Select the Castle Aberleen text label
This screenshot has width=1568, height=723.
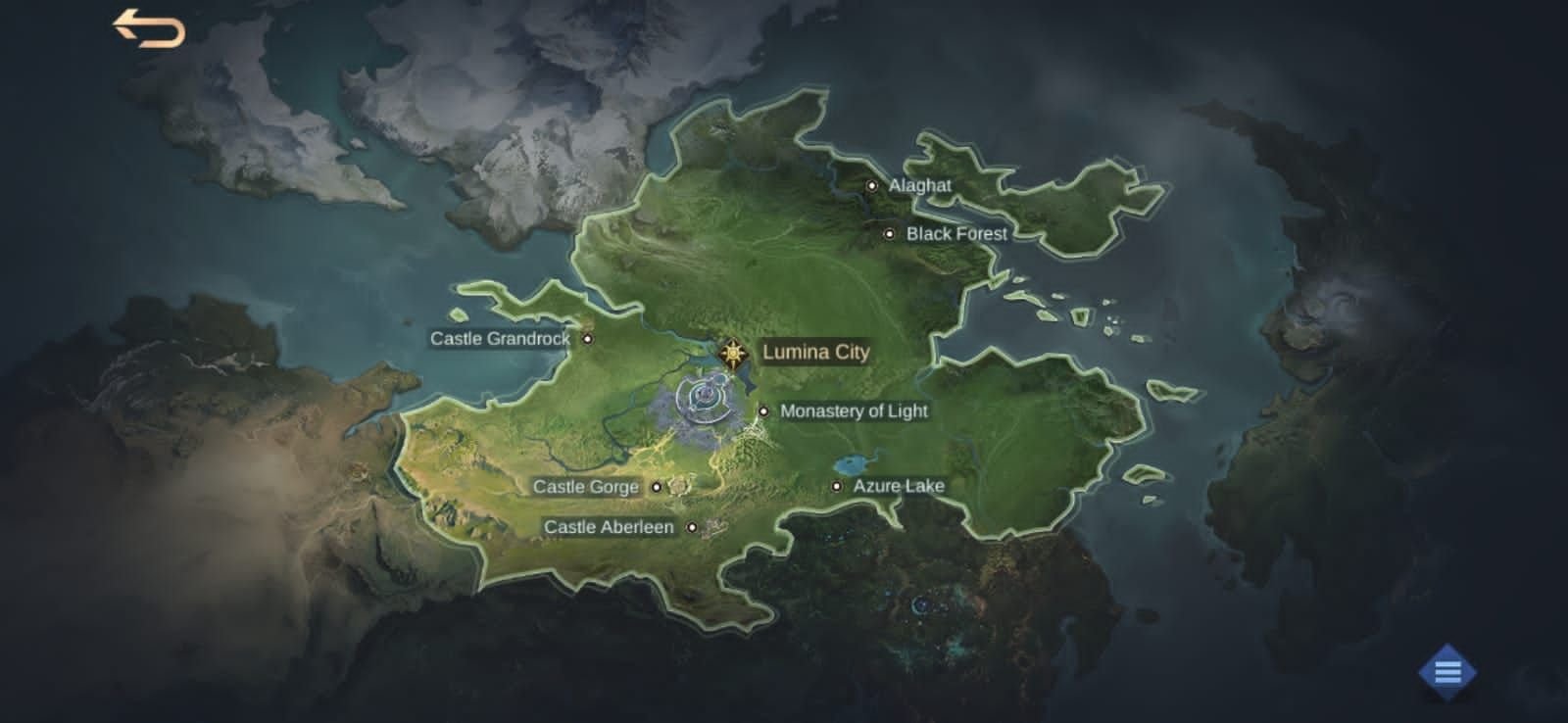[x=609, y=527]
